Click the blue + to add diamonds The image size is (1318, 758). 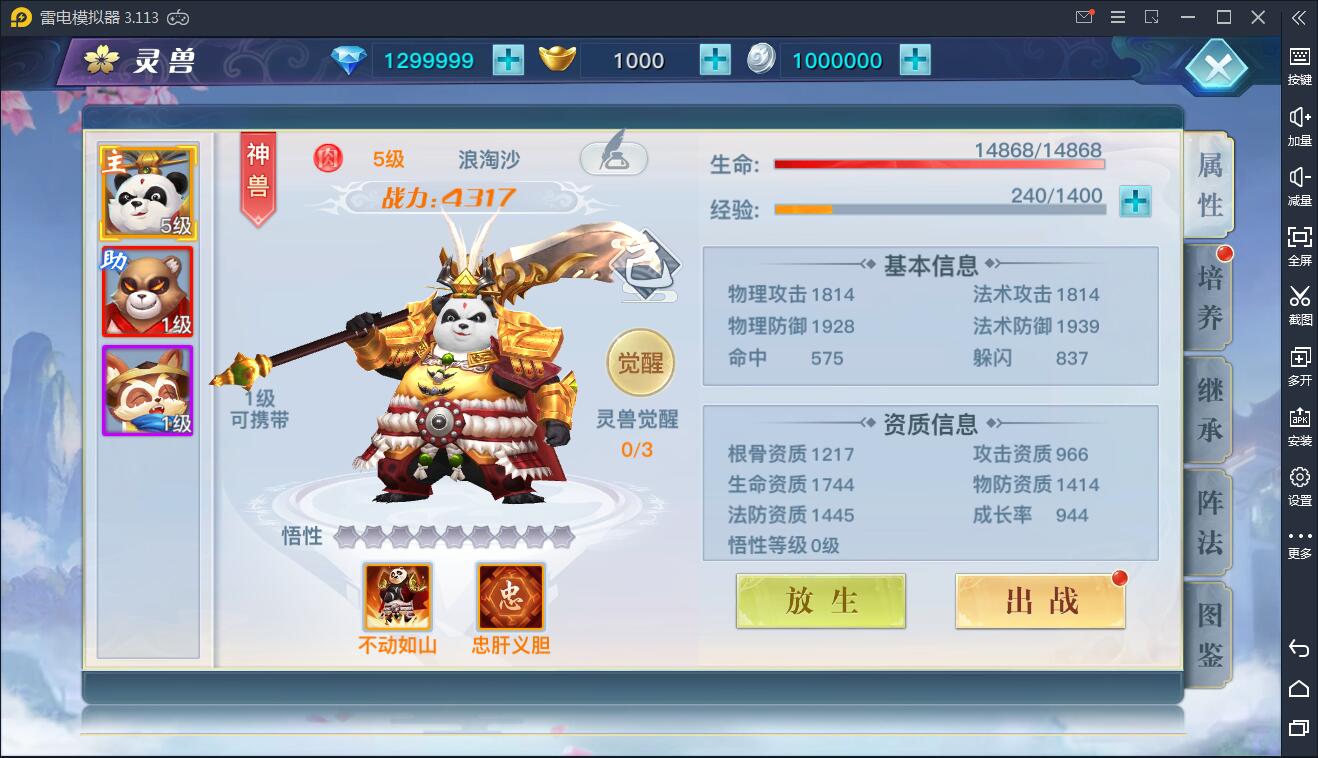tap(508, 60)
